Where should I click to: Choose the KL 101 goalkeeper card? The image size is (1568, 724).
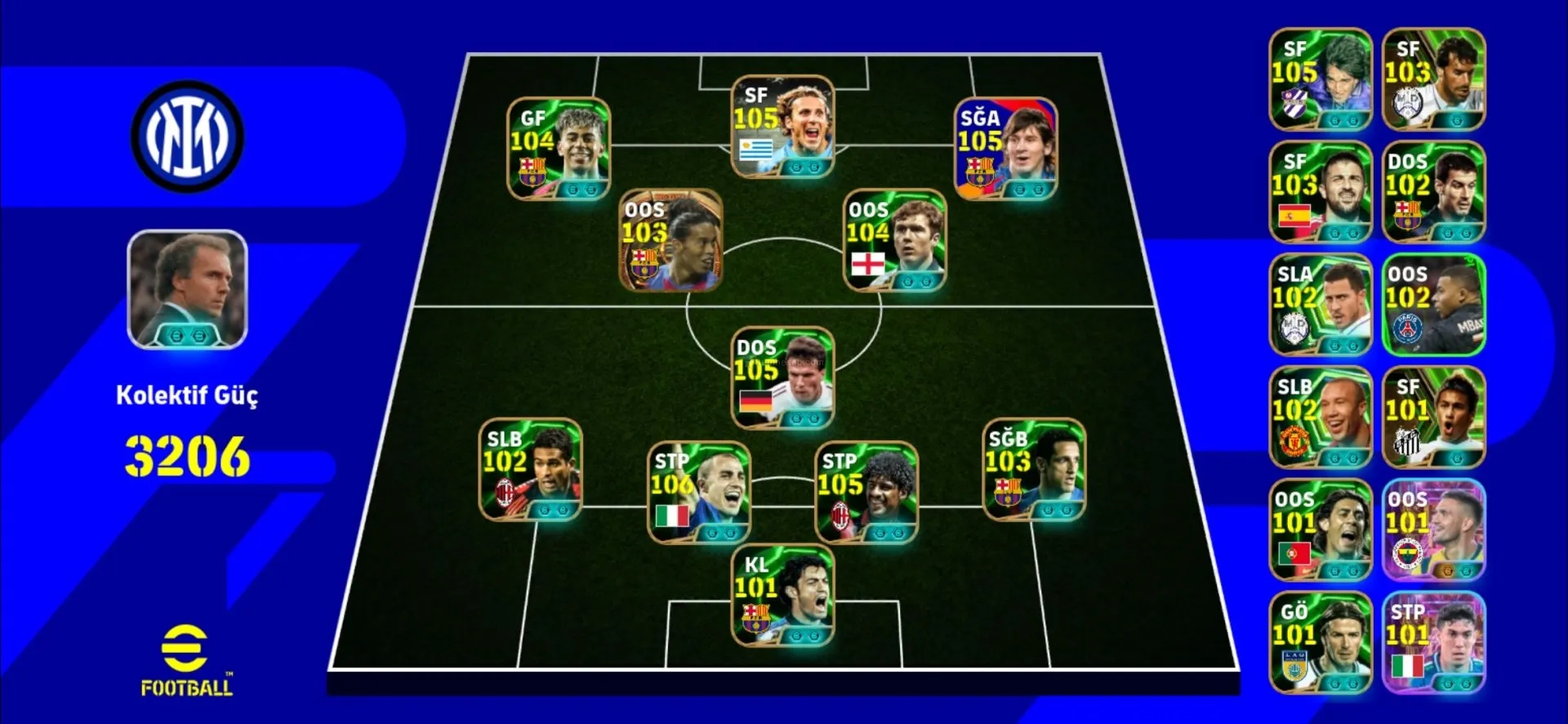tap(782, 596)
